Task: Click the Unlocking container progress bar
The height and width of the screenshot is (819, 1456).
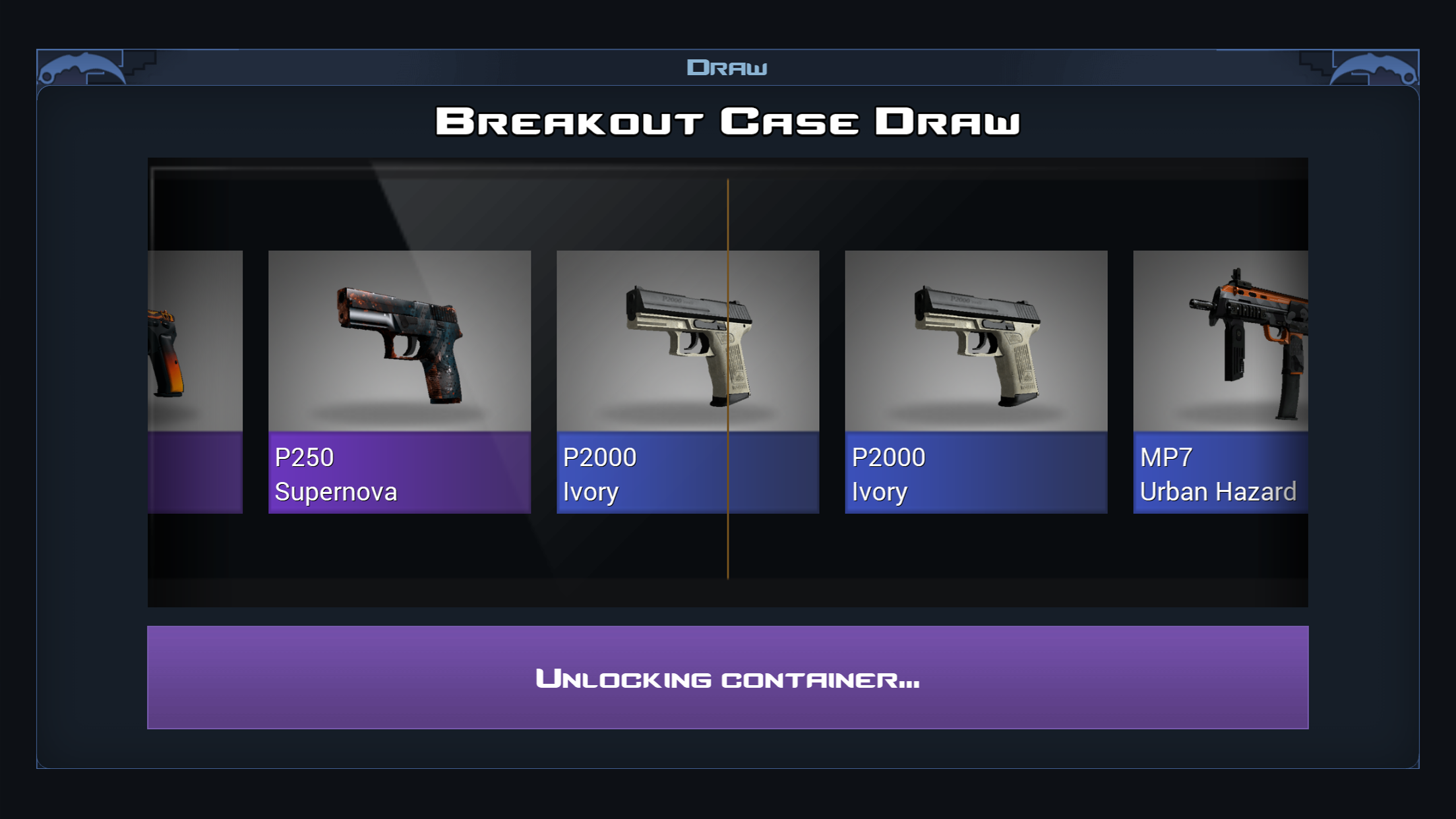Action: (727, 679)
